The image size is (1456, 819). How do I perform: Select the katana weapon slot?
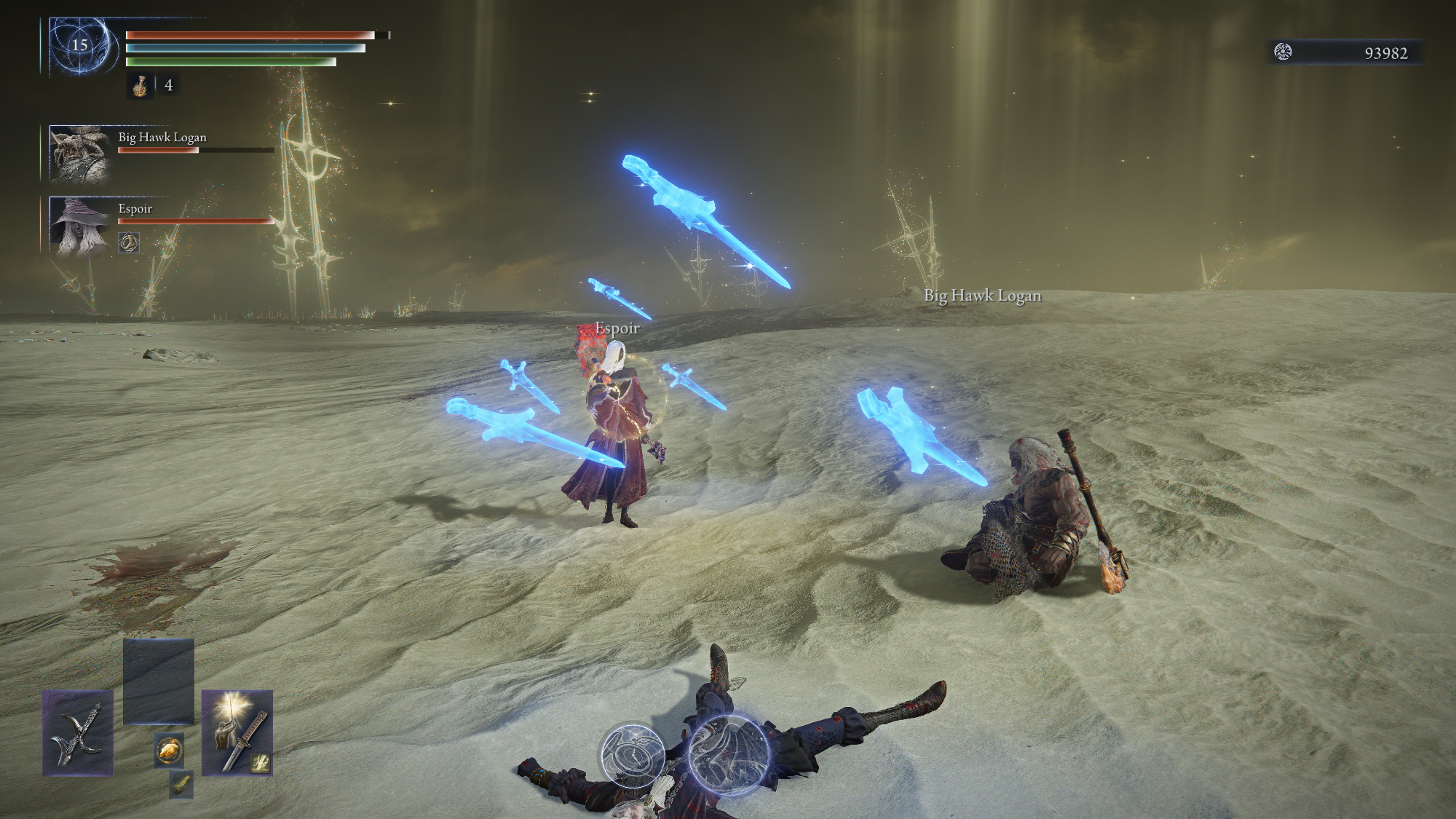coord(237,732)
